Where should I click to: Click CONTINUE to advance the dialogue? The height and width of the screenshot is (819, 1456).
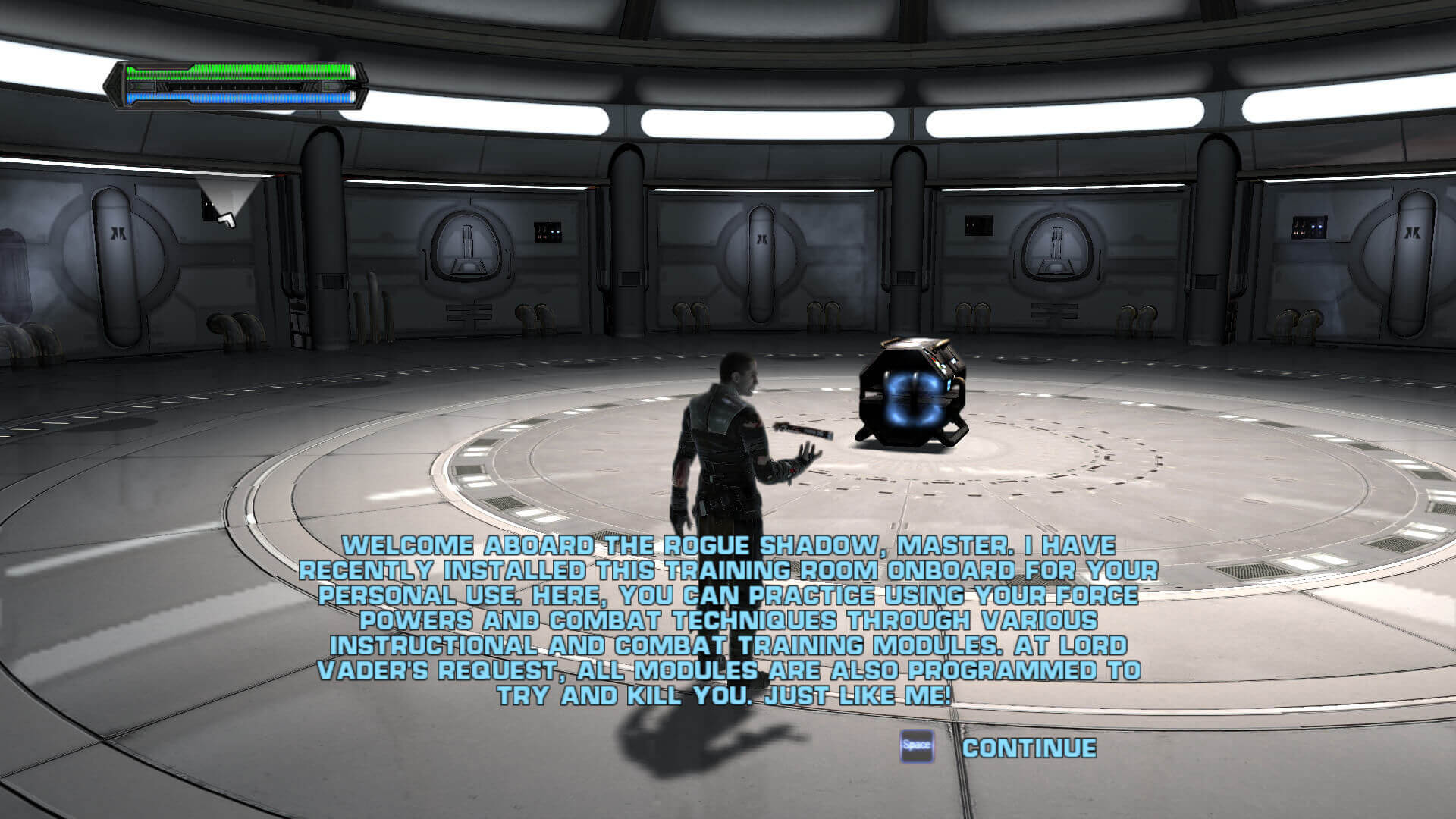pyautogui.click(x=1028, y=748)
